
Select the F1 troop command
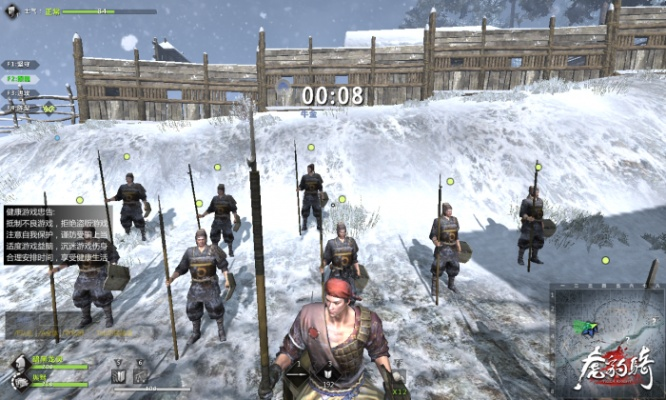tap(20, 64)
